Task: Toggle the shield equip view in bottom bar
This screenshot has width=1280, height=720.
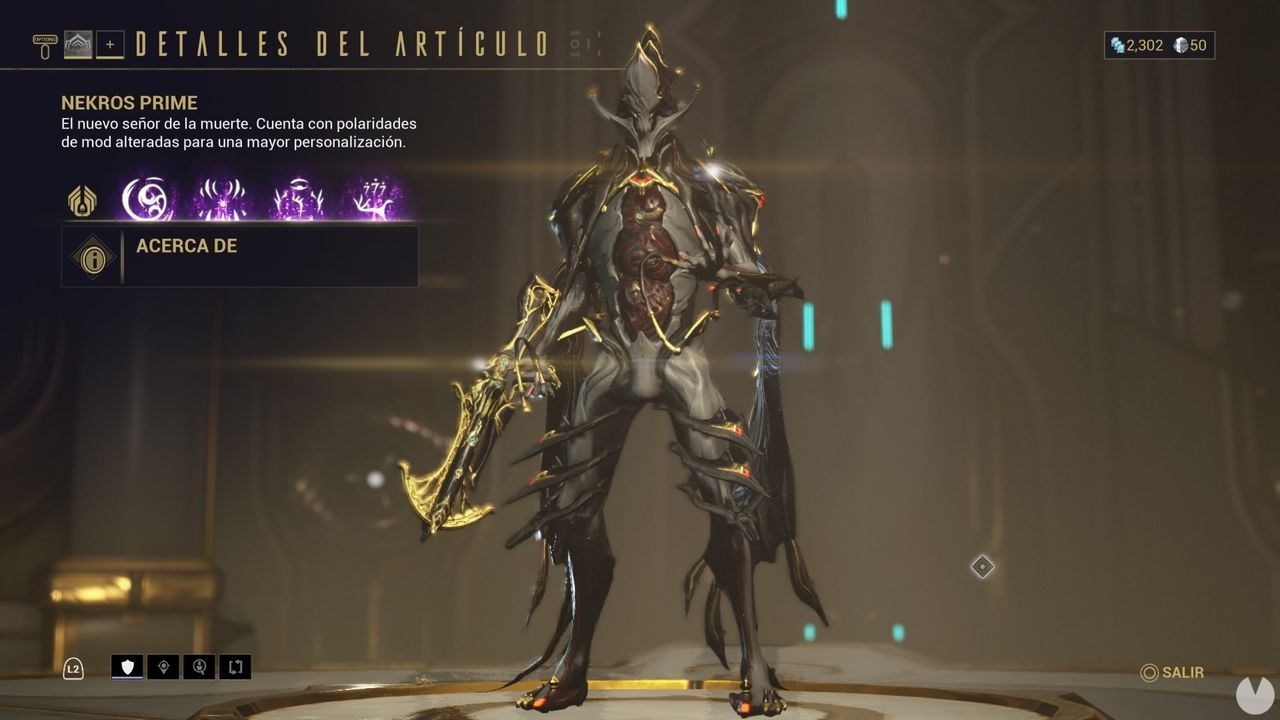Action: [127, 666]
